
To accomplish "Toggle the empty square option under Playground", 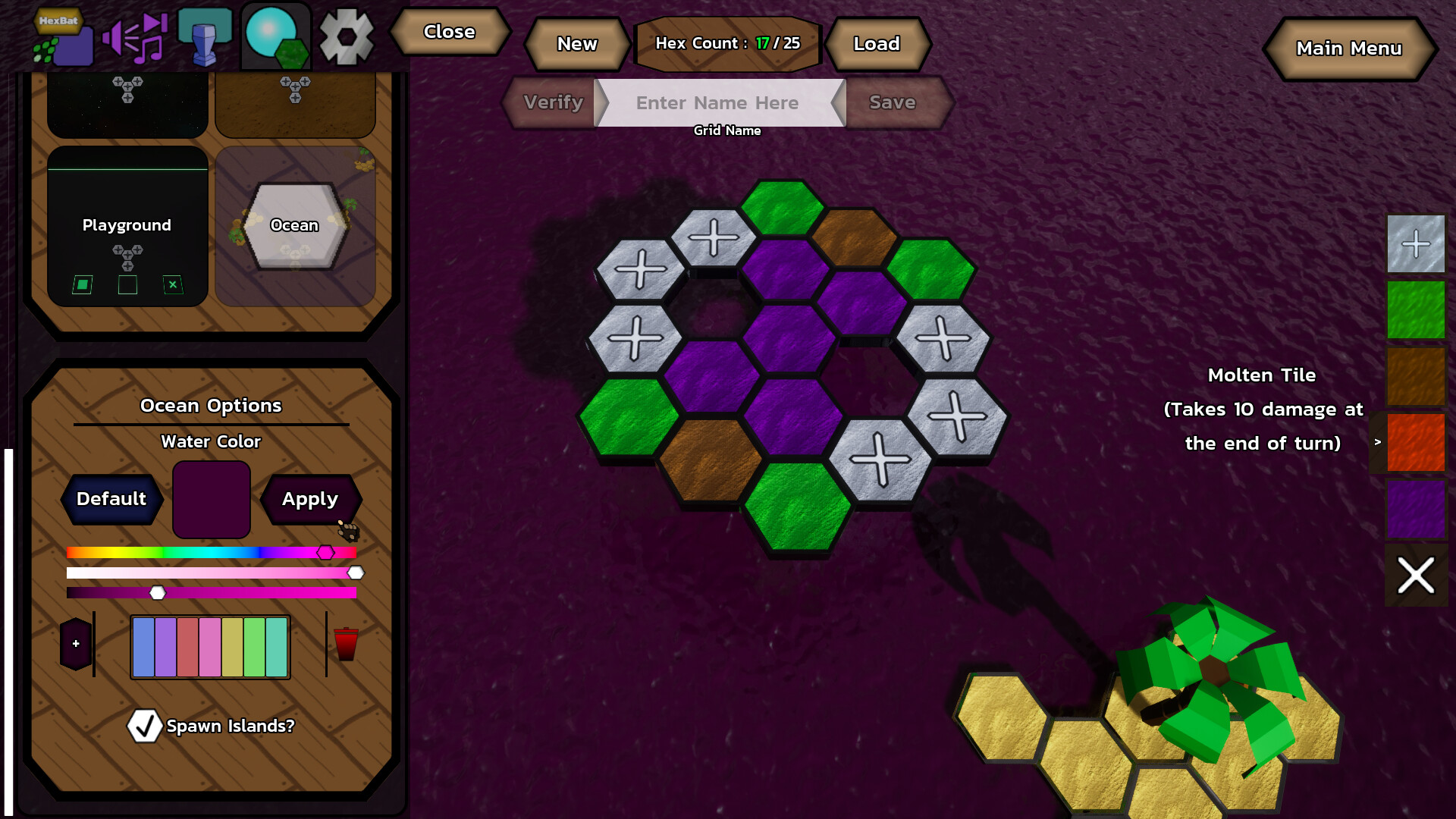I will (x=127, y=284).
